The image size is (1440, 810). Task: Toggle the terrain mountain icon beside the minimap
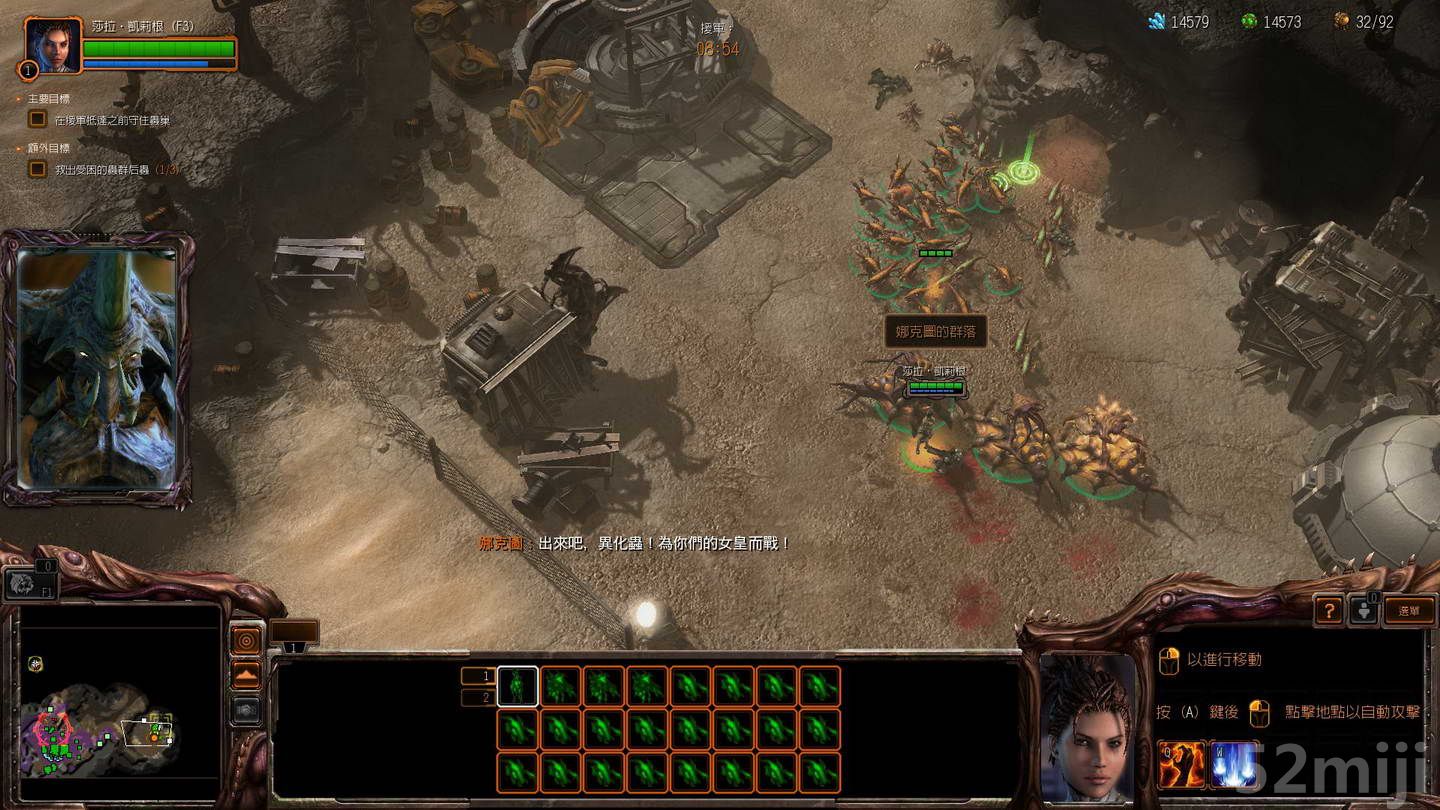click(x=246, y=674)
